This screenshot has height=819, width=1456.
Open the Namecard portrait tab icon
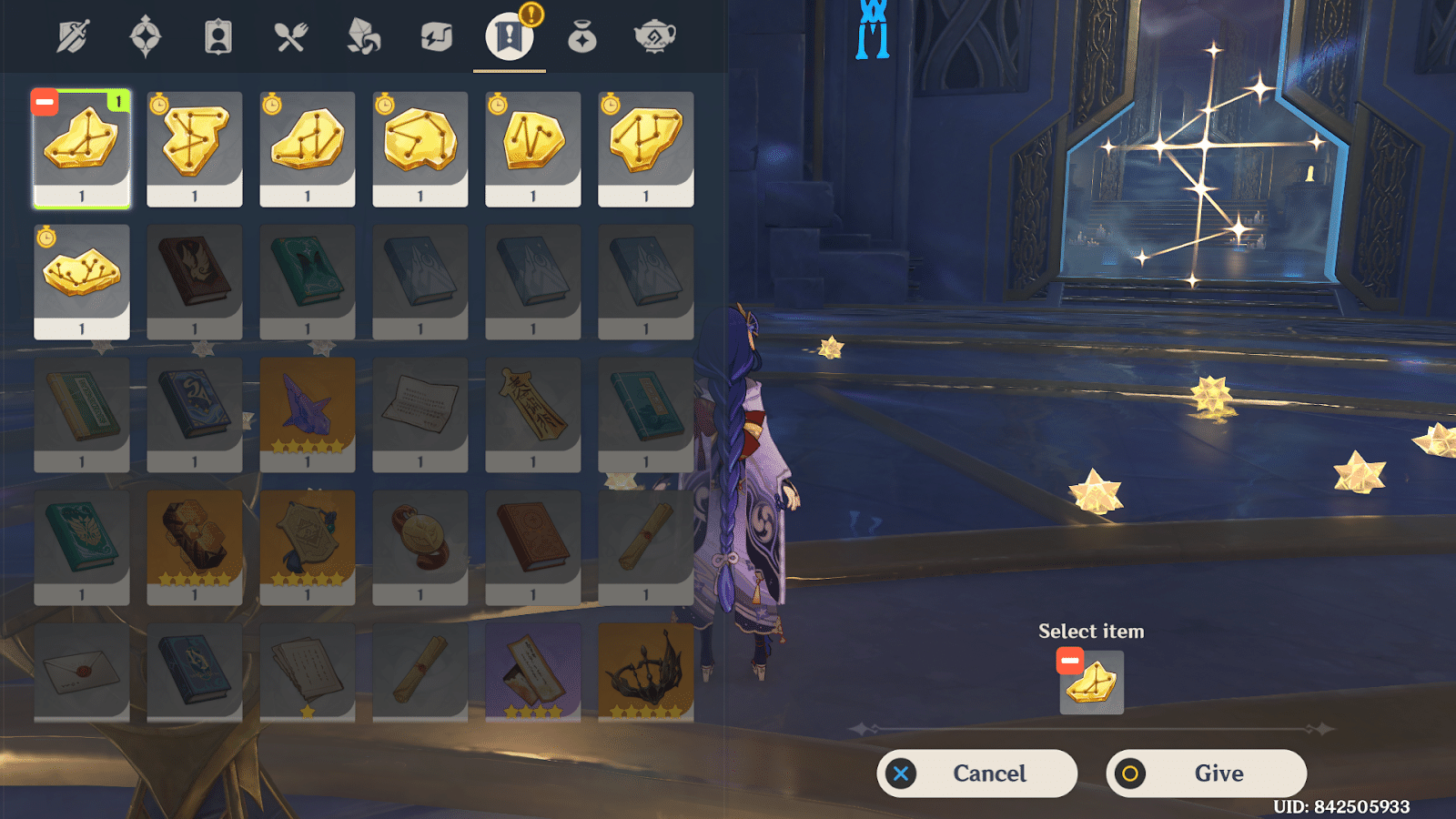point(217,35)
